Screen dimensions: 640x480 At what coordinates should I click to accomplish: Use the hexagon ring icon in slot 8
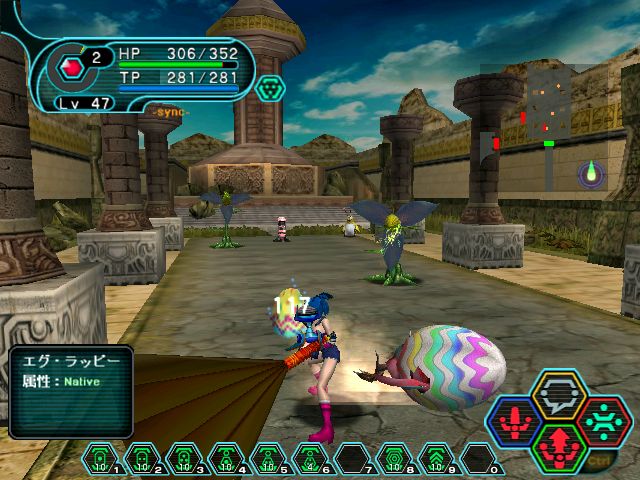(396, 458)
